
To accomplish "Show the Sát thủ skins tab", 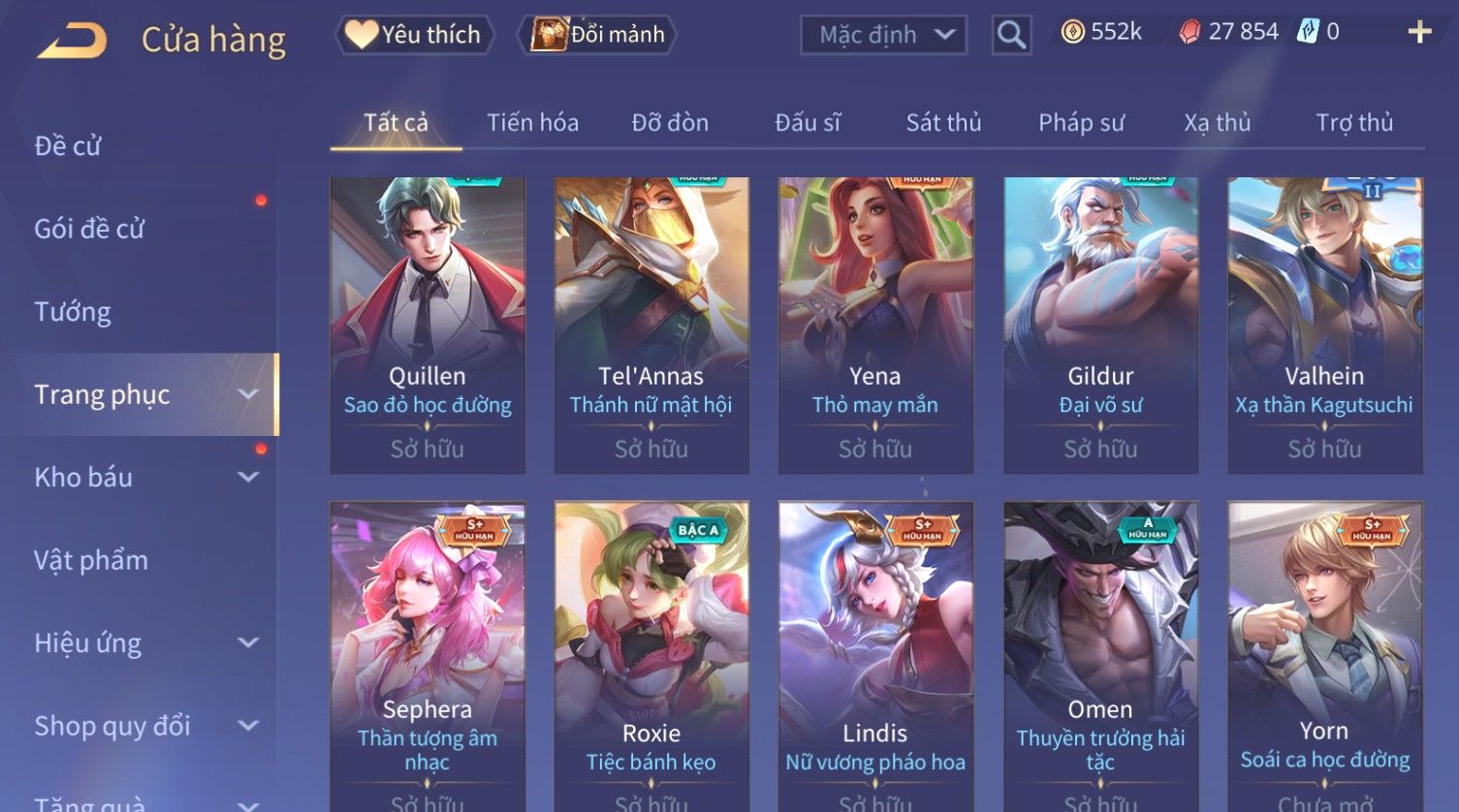I will (943, 123).
